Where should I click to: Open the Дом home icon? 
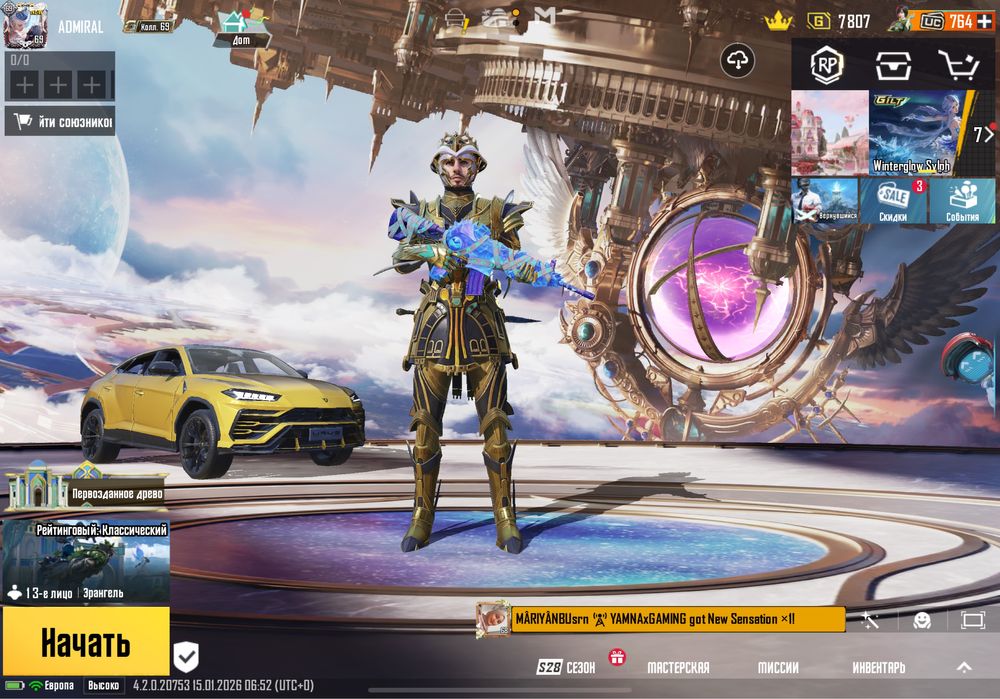coord(240,26)
